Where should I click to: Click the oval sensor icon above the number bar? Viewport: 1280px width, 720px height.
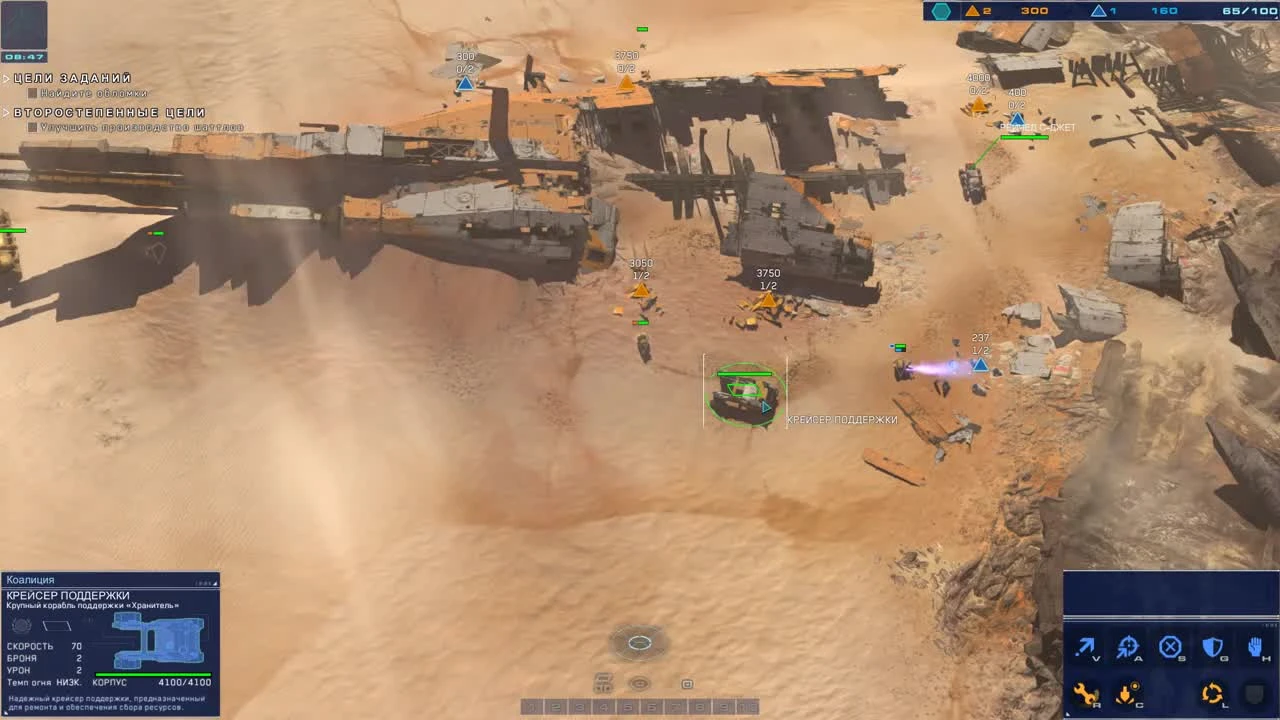[x=639, y=682]
